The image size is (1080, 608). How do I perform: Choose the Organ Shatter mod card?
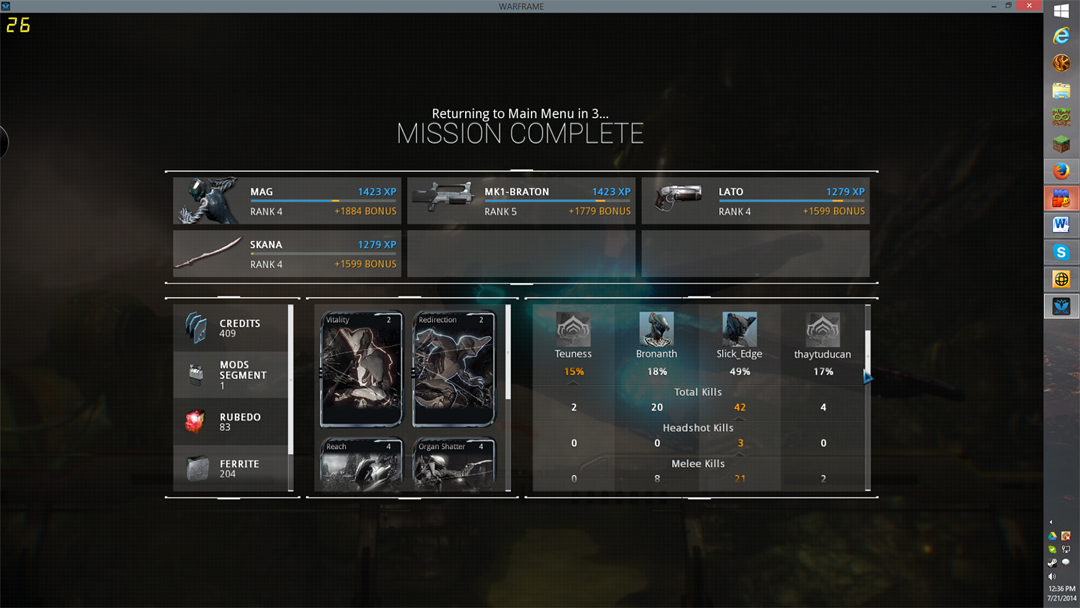[454, 465]
